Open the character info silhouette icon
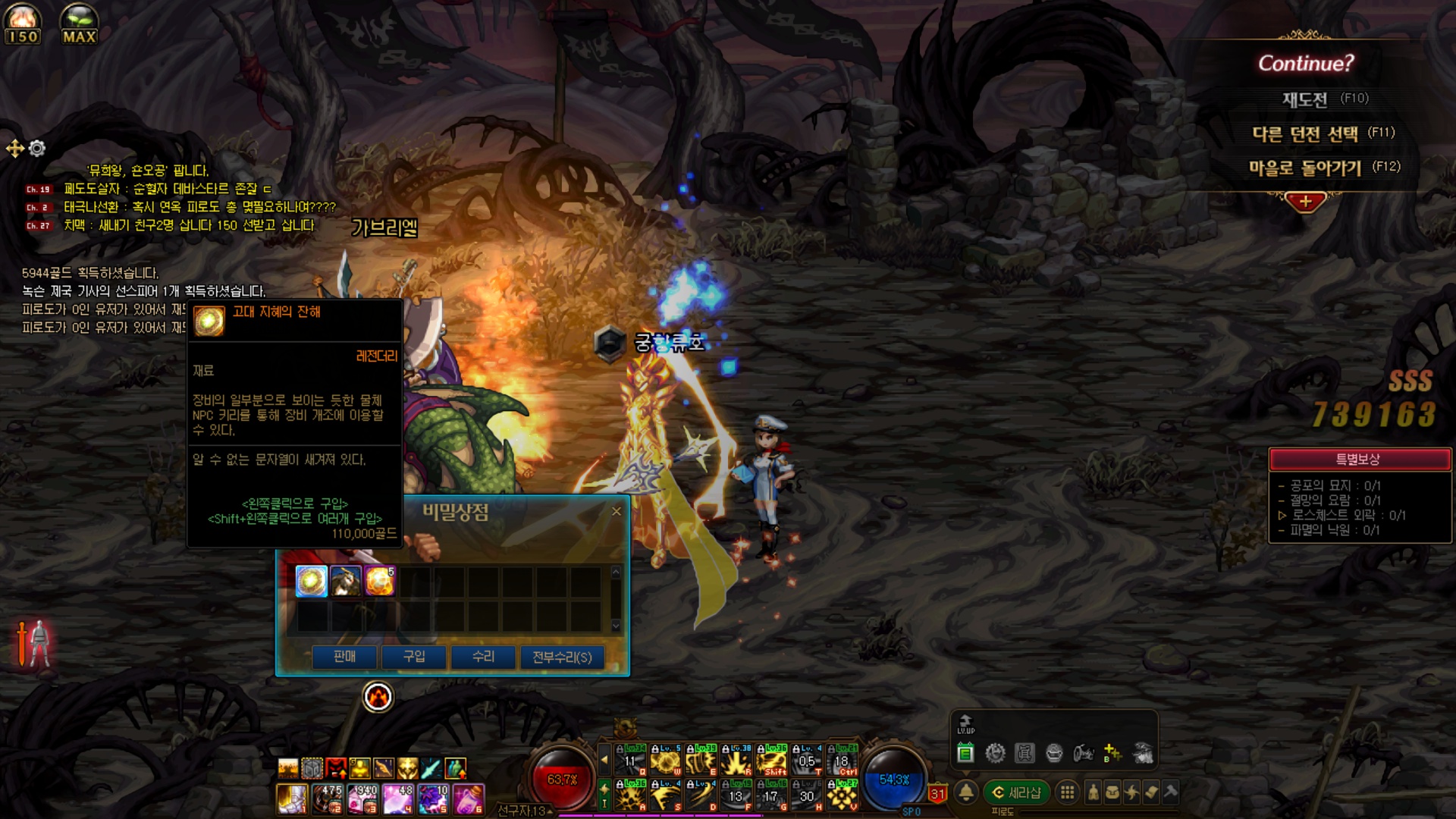This screenshot has width=1456, height=819. [1093, 792]
